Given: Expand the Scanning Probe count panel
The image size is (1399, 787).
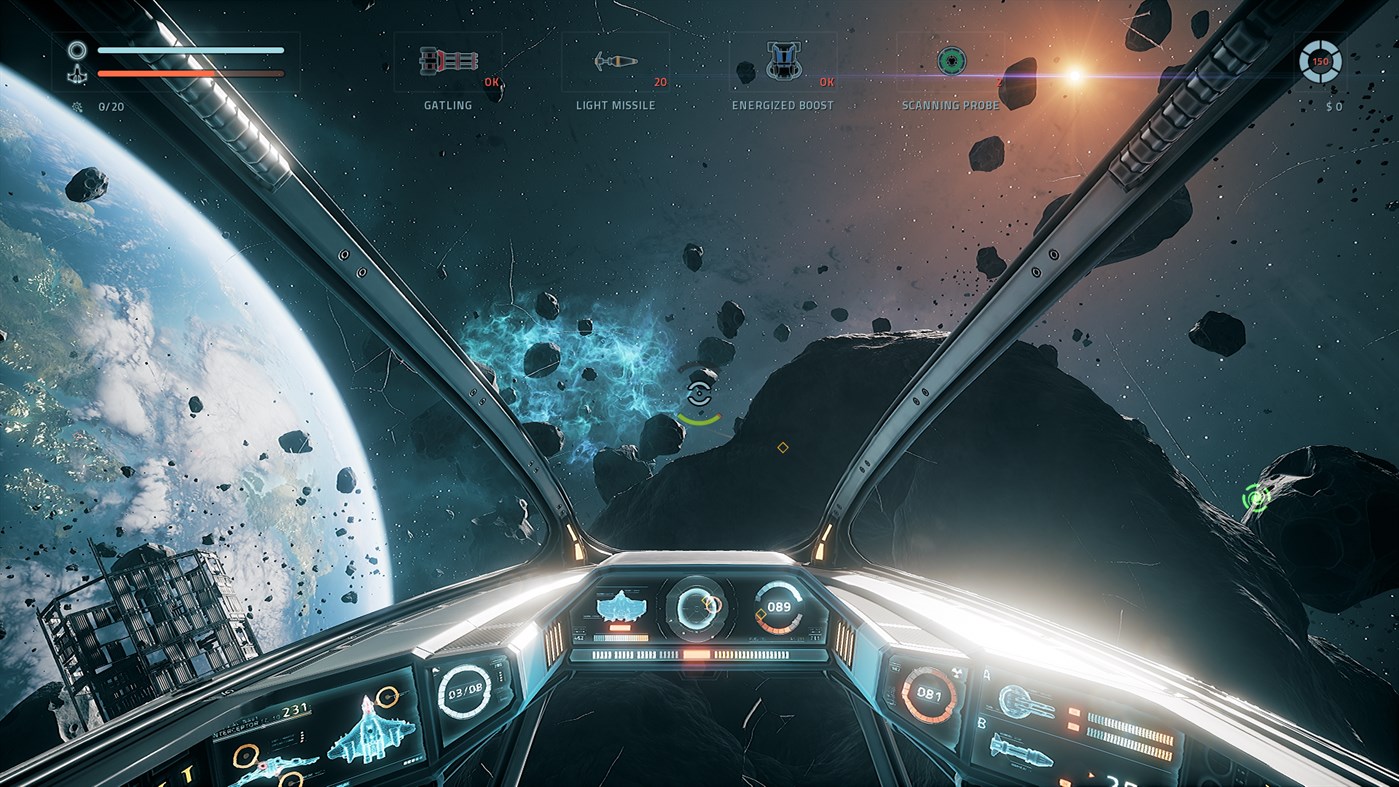Looking at the screenshot, I should [951, 62].
